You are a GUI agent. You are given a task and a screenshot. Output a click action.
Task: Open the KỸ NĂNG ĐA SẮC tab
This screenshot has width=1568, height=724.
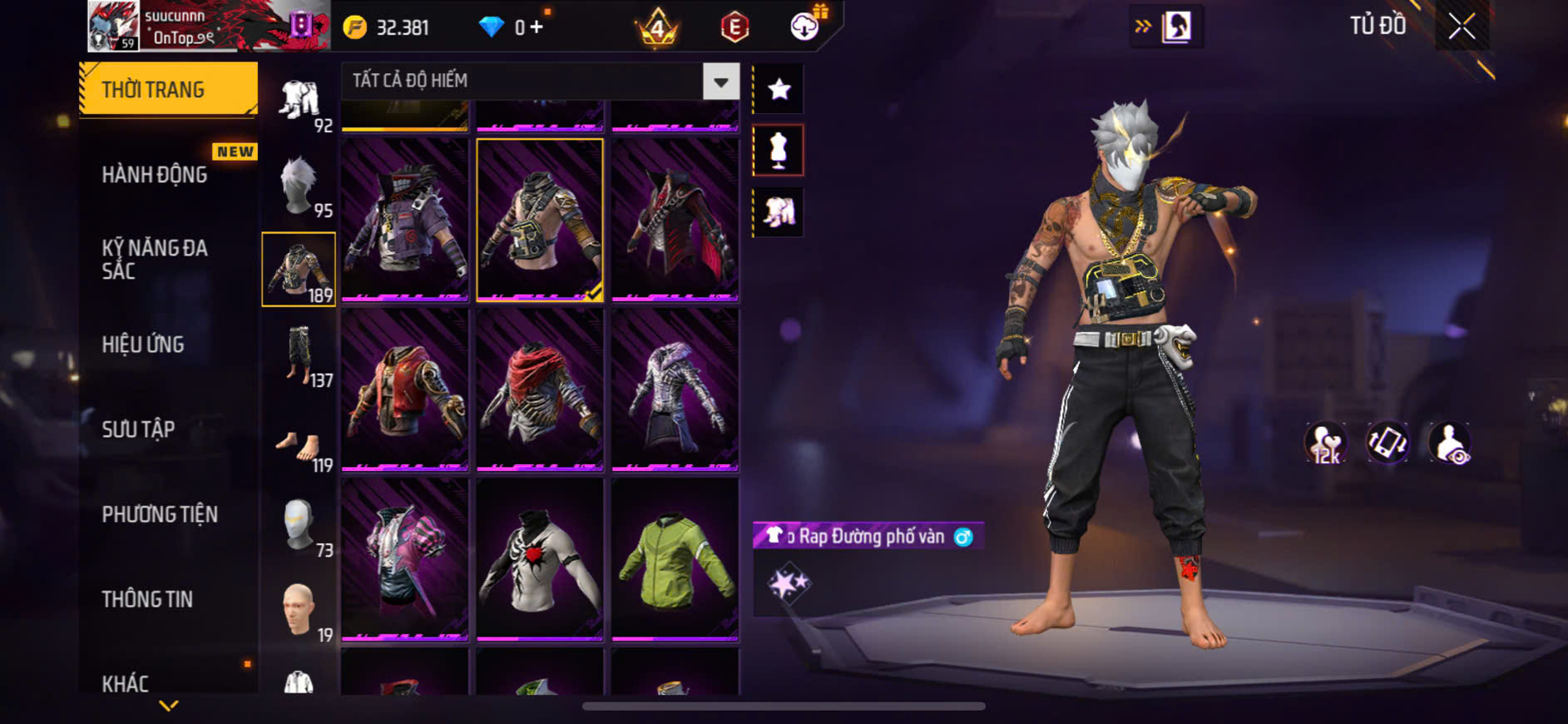155,259
